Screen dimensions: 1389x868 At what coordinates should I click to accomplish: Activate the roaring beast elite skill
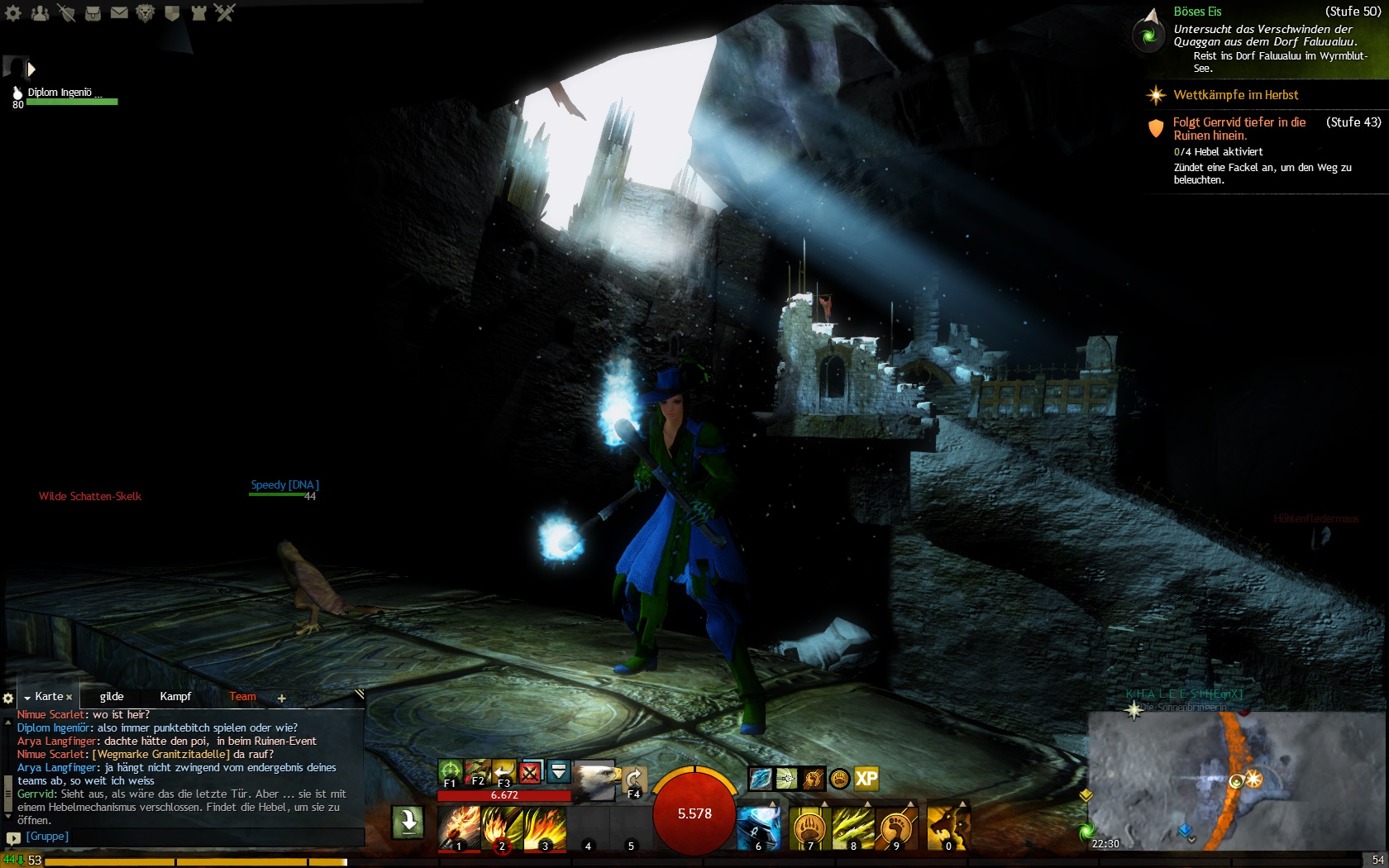[947, 827]
